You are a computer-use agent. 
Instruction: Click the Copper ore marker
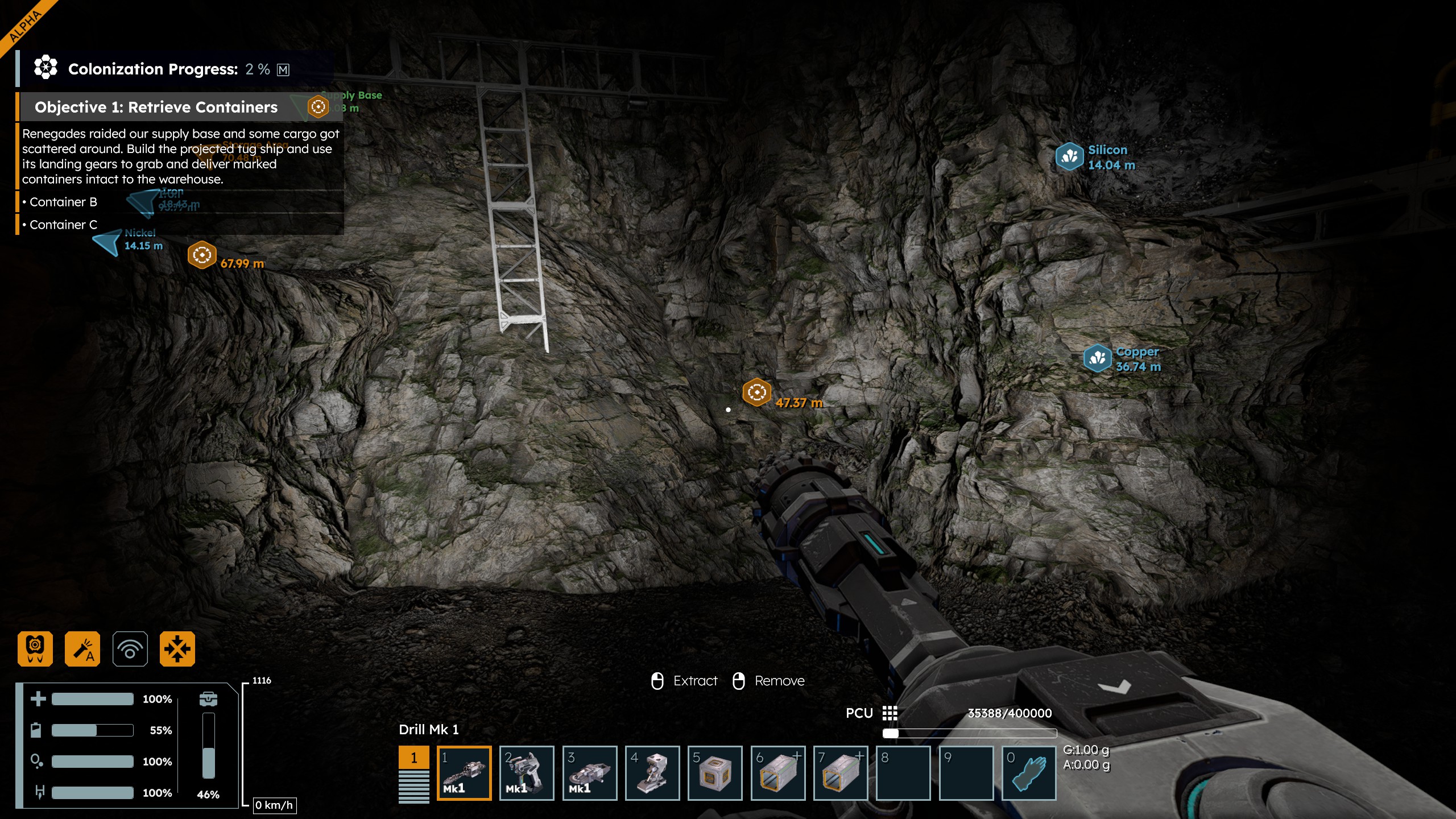click(1097, 358)
